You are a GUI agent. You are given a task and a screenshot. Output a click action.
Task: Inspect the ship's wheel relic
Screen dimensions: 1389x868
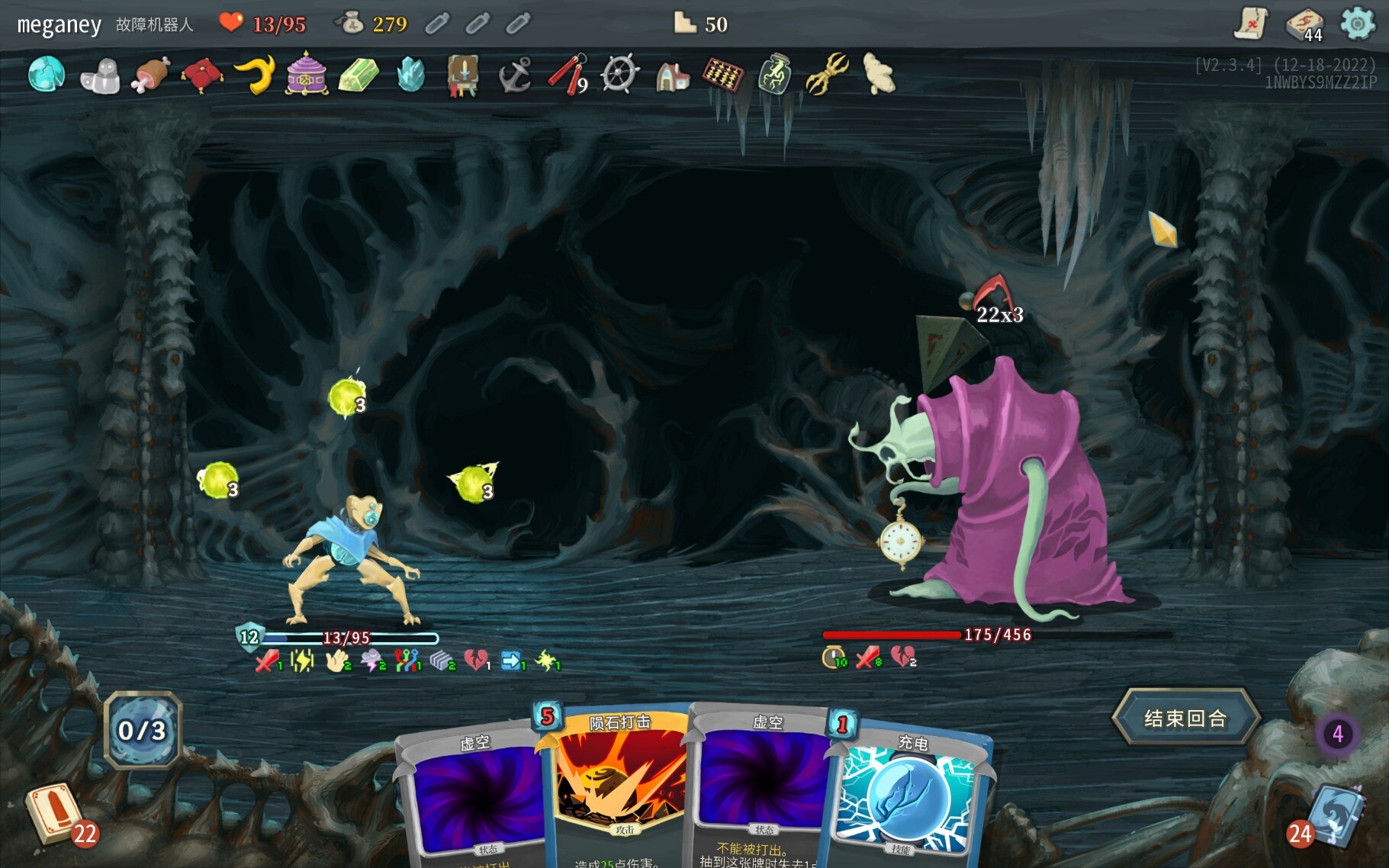619,76
